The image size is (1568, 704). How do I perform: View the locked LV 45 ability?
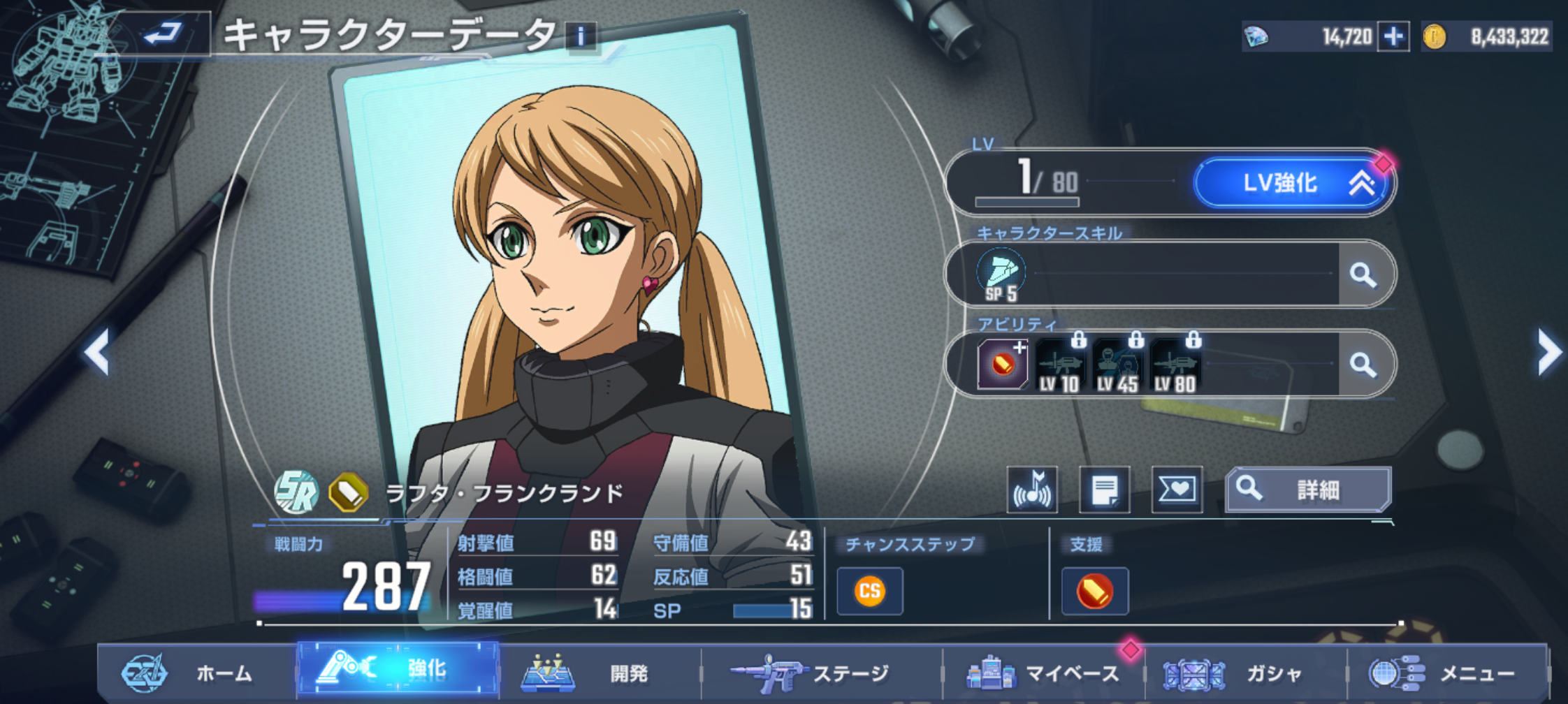coord(1117,365)
